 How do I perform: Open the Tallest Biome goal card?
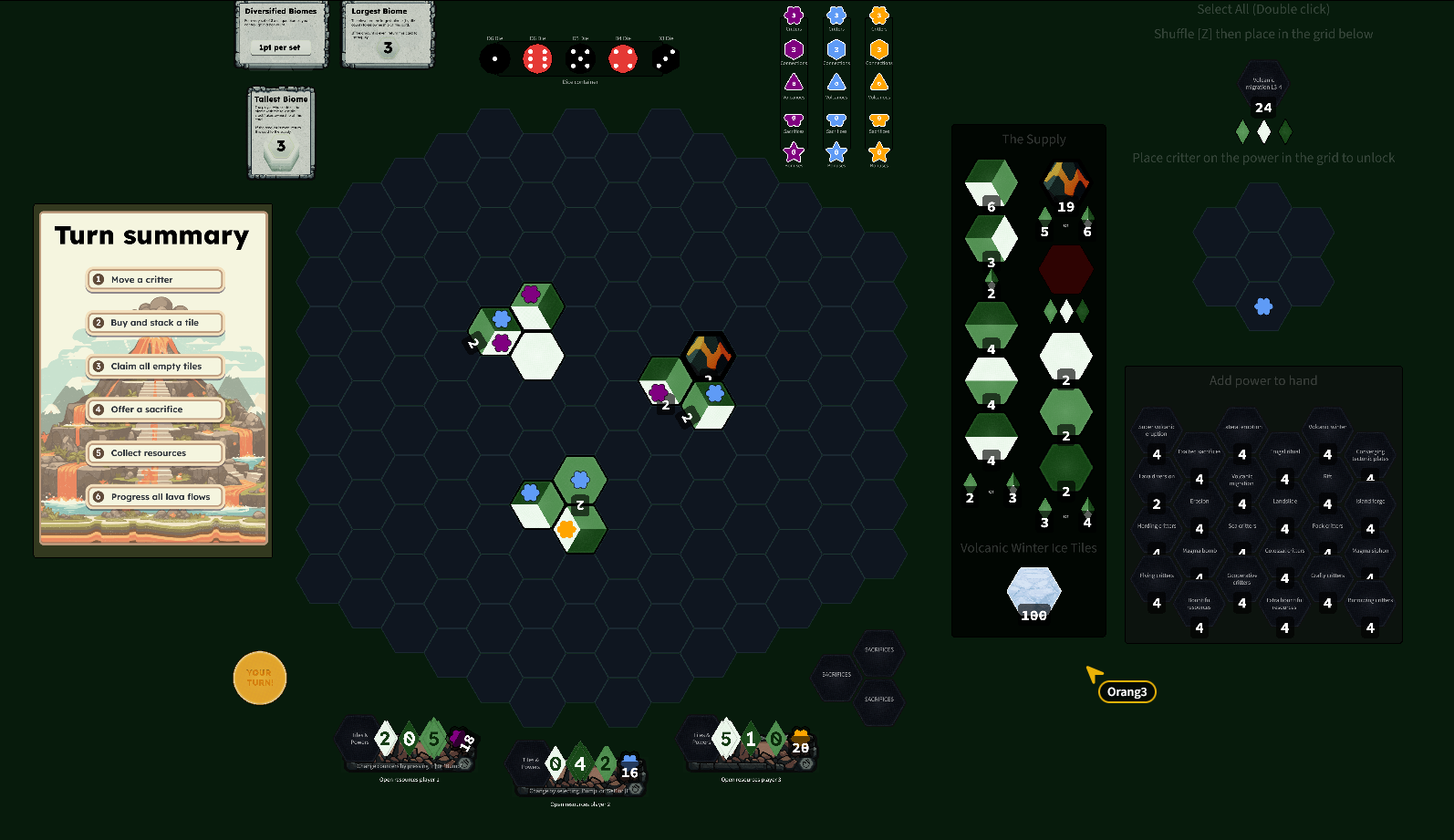point(281,133)
